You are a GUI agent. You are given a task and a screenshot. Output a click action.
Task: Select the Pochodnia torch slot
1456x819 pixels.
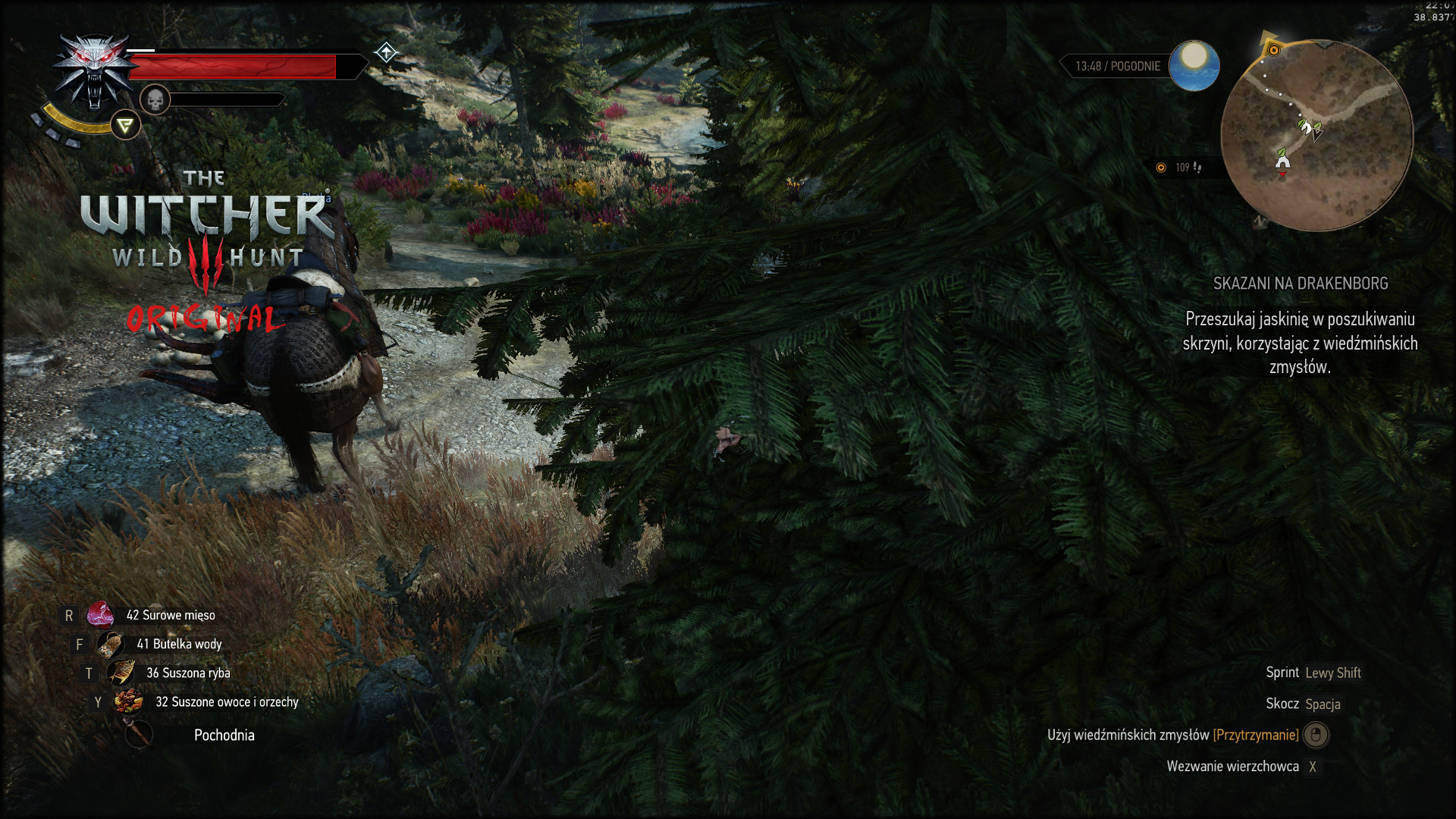coord(140,735)
